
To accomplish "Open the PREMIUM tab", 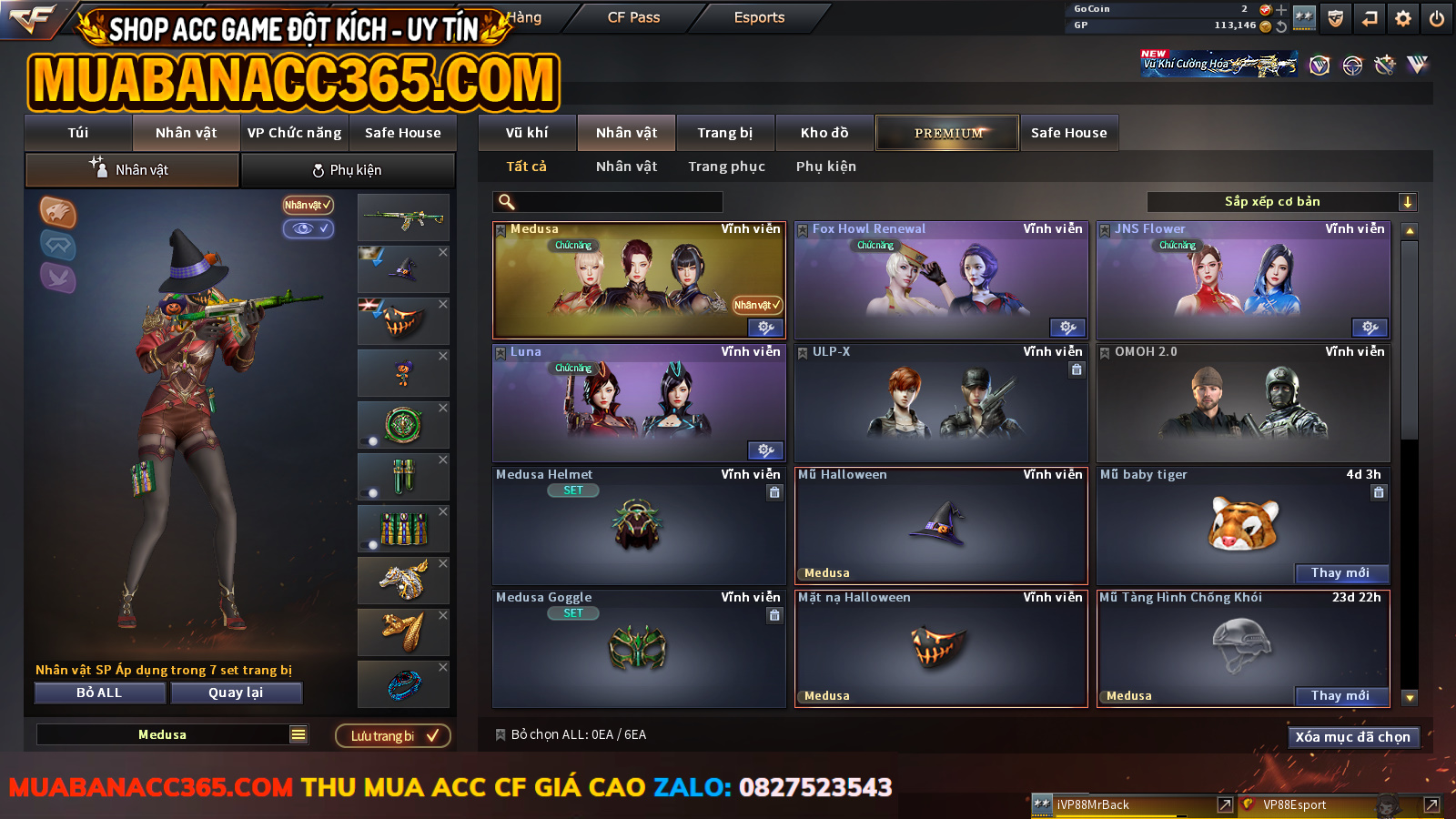I will point(947,133).
